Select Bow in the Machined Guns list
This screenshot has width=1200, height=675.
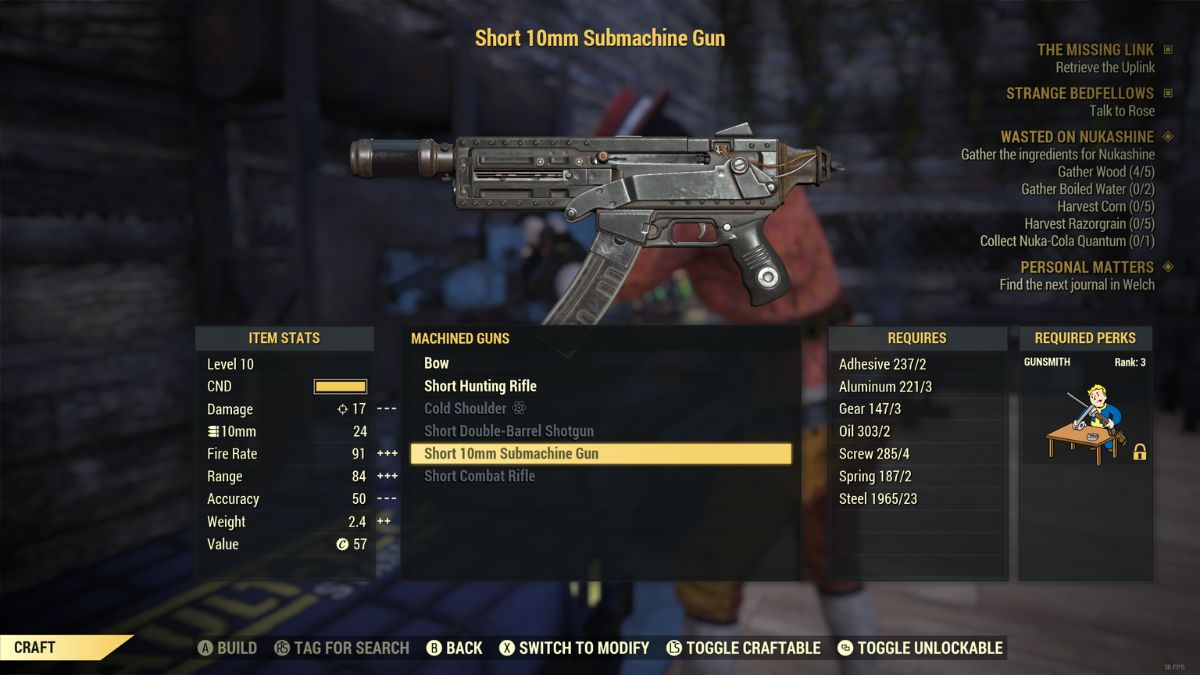437,363
